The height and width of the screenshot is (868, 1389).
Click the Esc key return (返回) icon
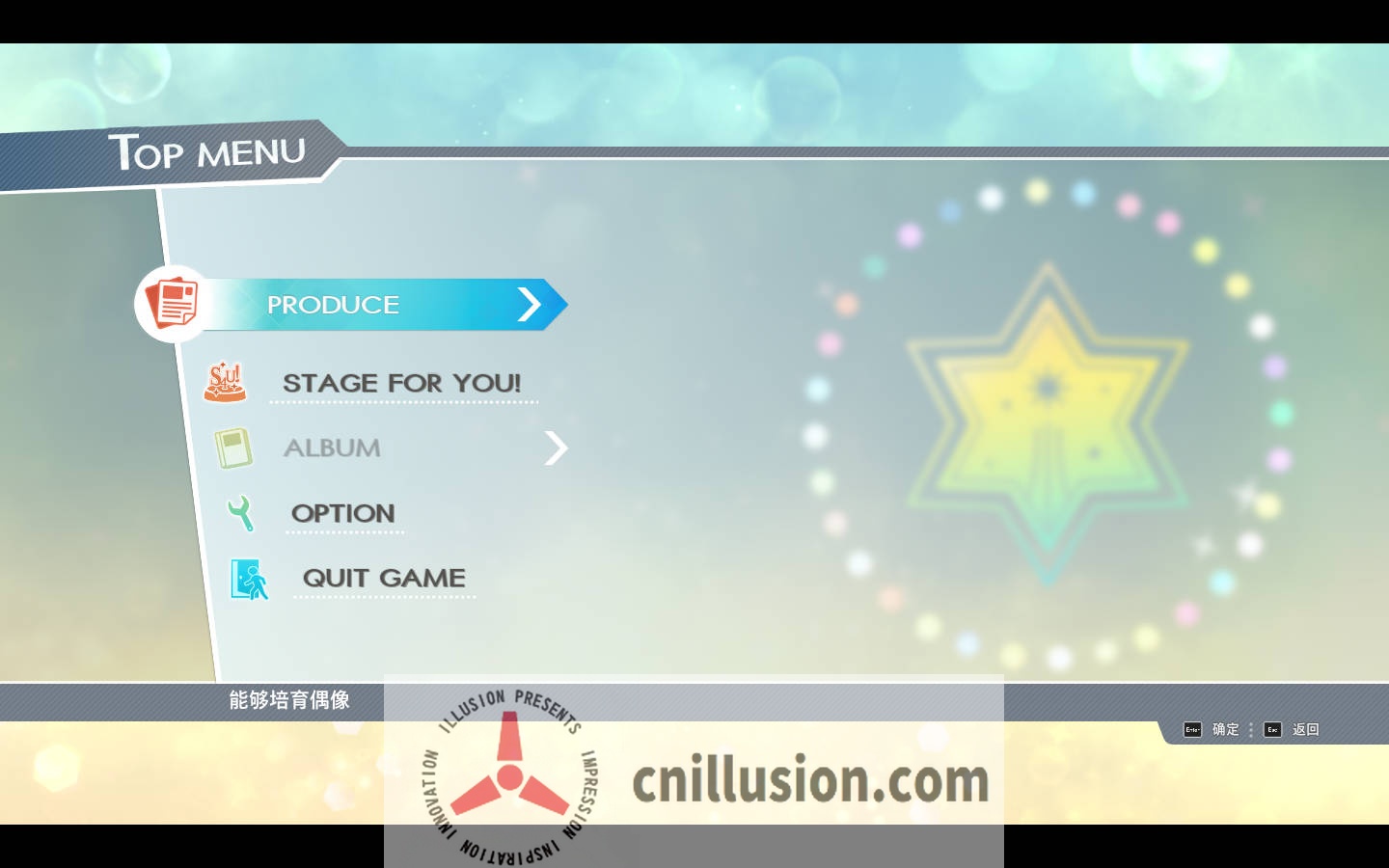[x=1272, y=730]
